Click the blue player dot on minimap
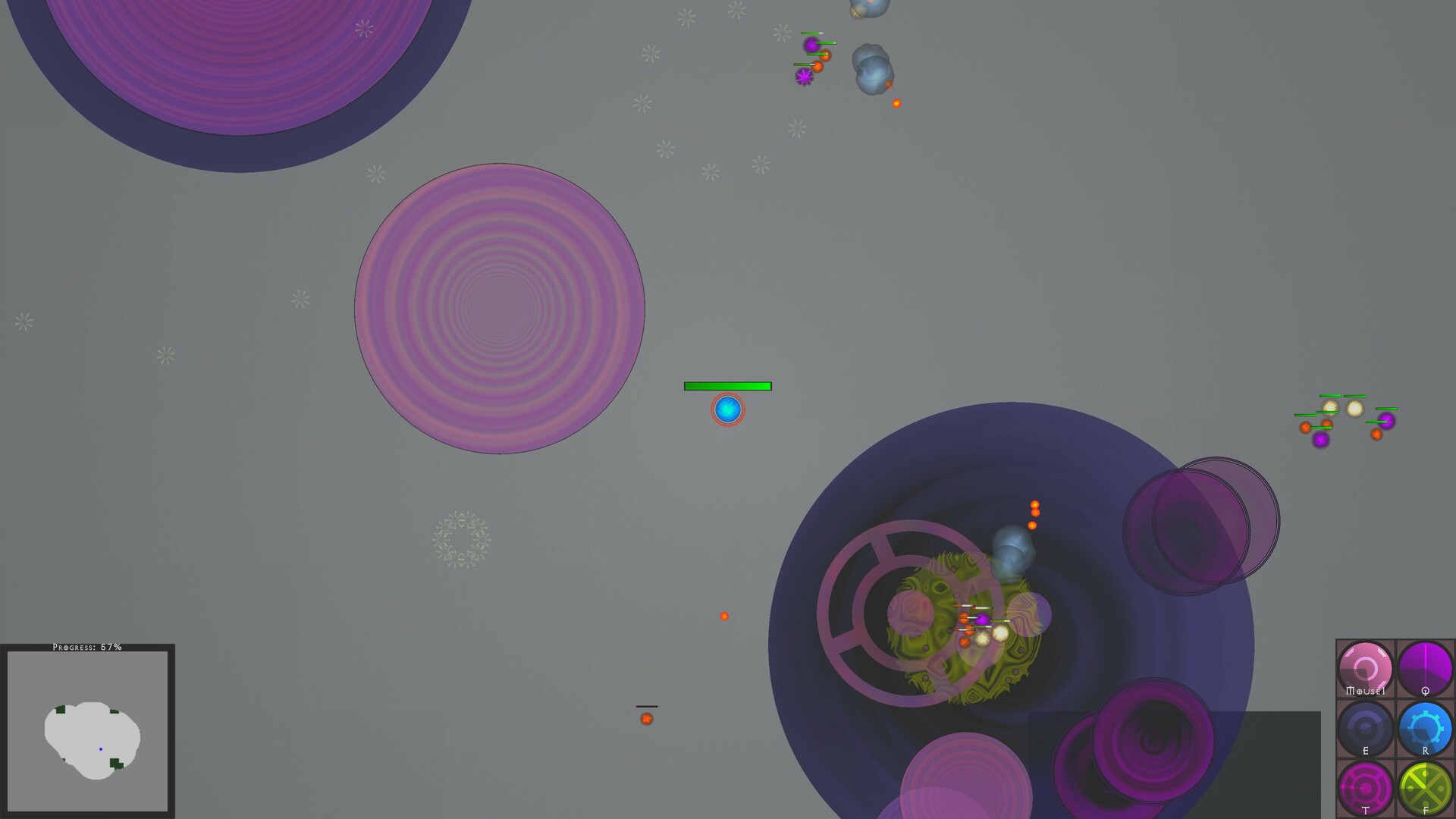 (101, 749)
